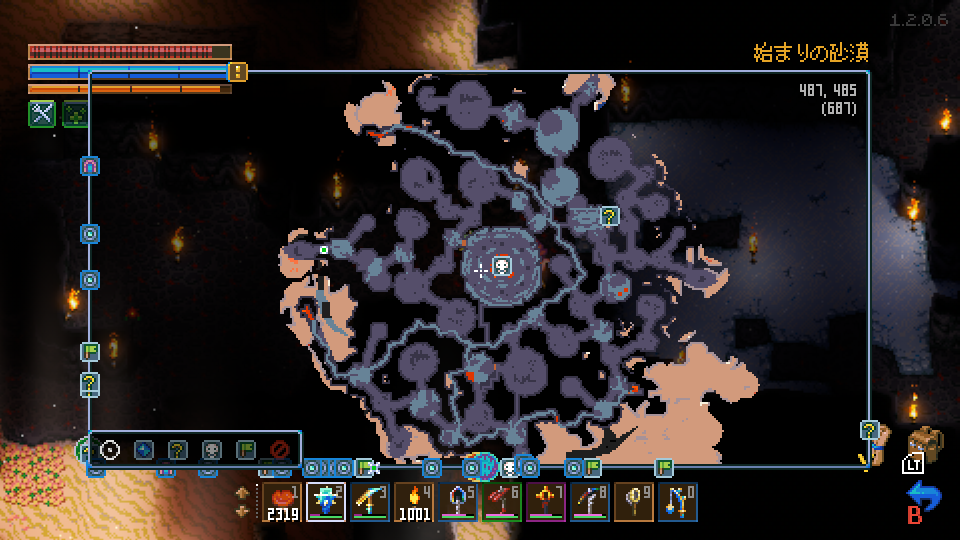Select the pumpkin food slot with 2319
960x540 pixels.
point(285,501)
